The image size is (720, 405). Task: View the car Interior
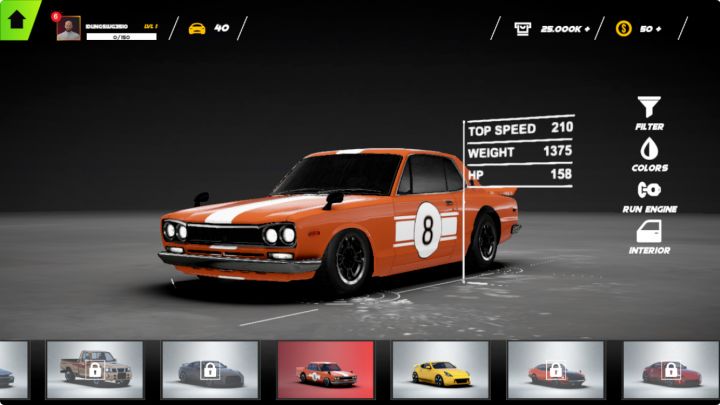649,237
